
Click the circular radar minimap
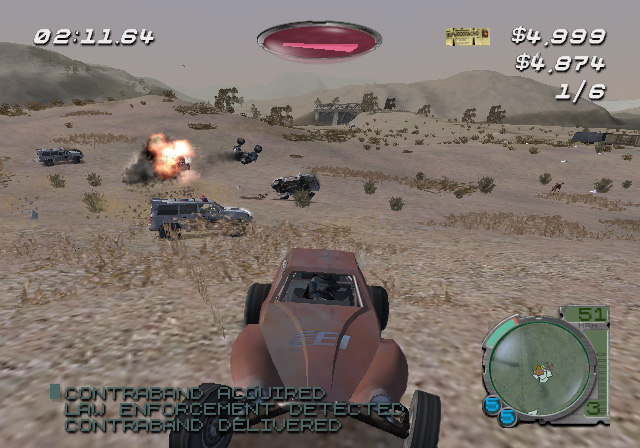(x=538, y=366)
